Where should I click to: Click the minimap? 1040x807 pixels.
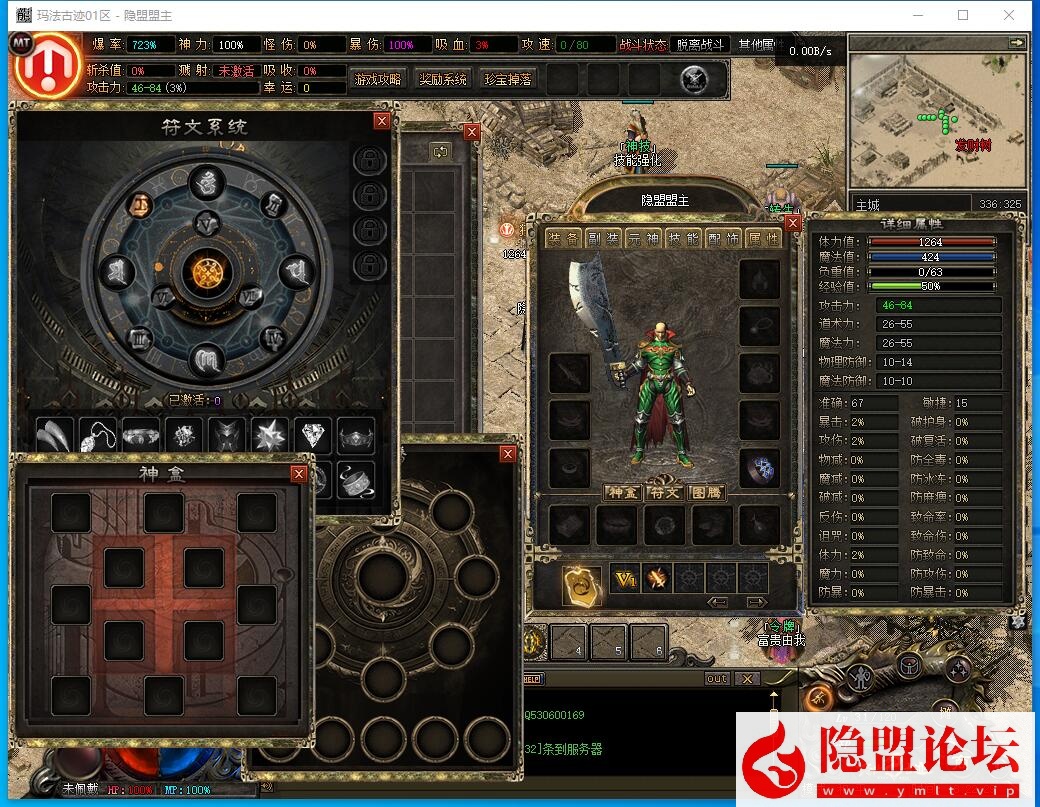tap(937, 120)
